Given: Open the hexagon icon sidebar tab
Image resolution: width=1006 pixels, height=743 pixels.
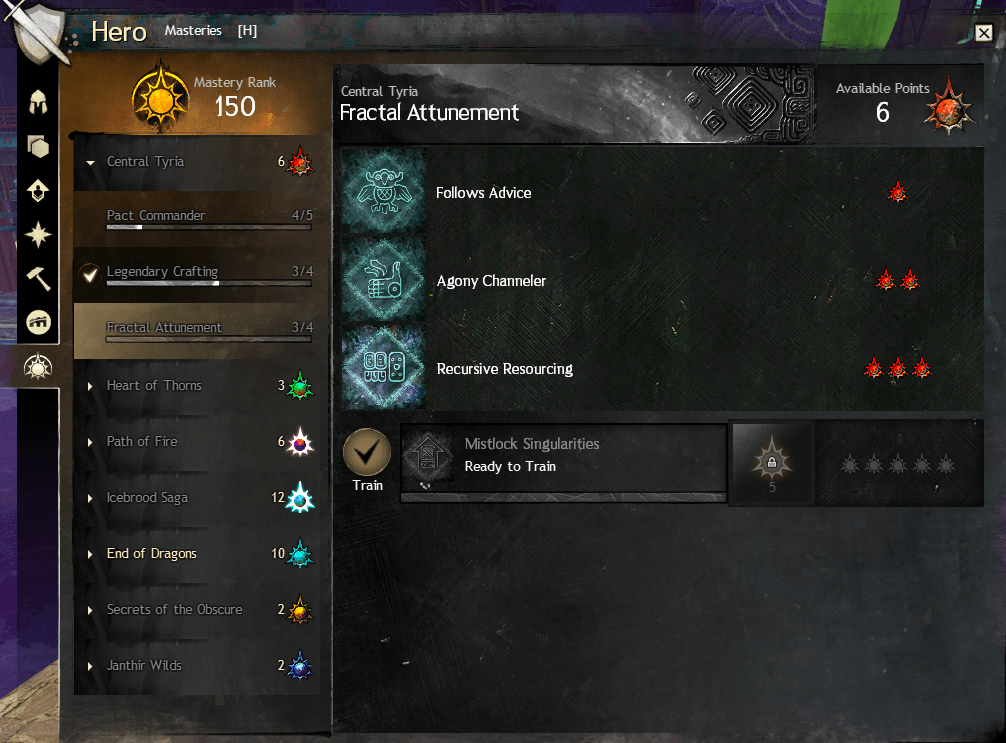Looking at the screenshot, I should coord(39,147).
